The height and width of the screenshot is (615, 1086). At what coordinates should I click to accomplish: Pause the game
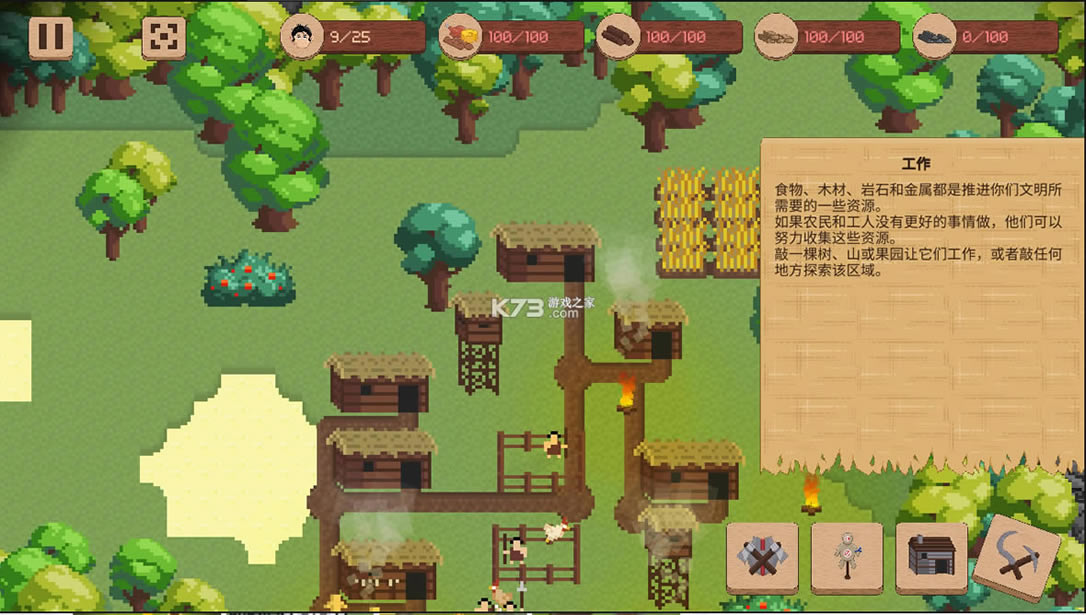click(x=50, y=37)
